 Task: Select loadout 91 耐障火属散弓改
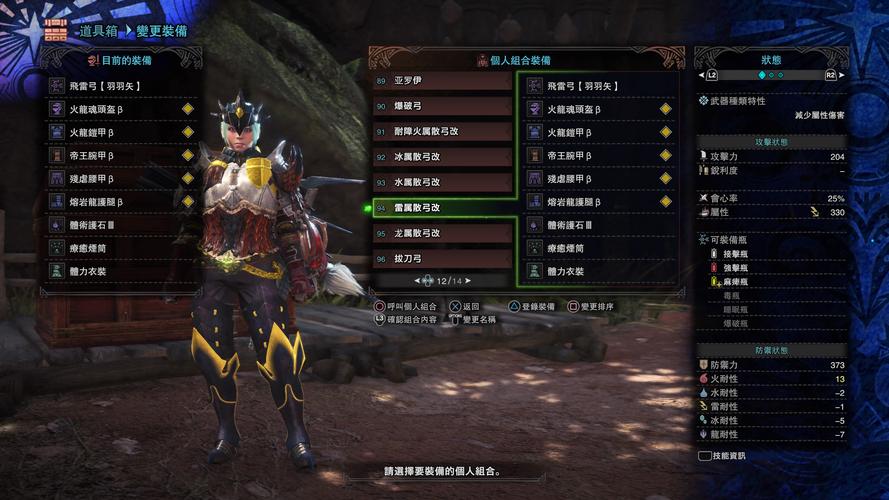tap(441, 131)
